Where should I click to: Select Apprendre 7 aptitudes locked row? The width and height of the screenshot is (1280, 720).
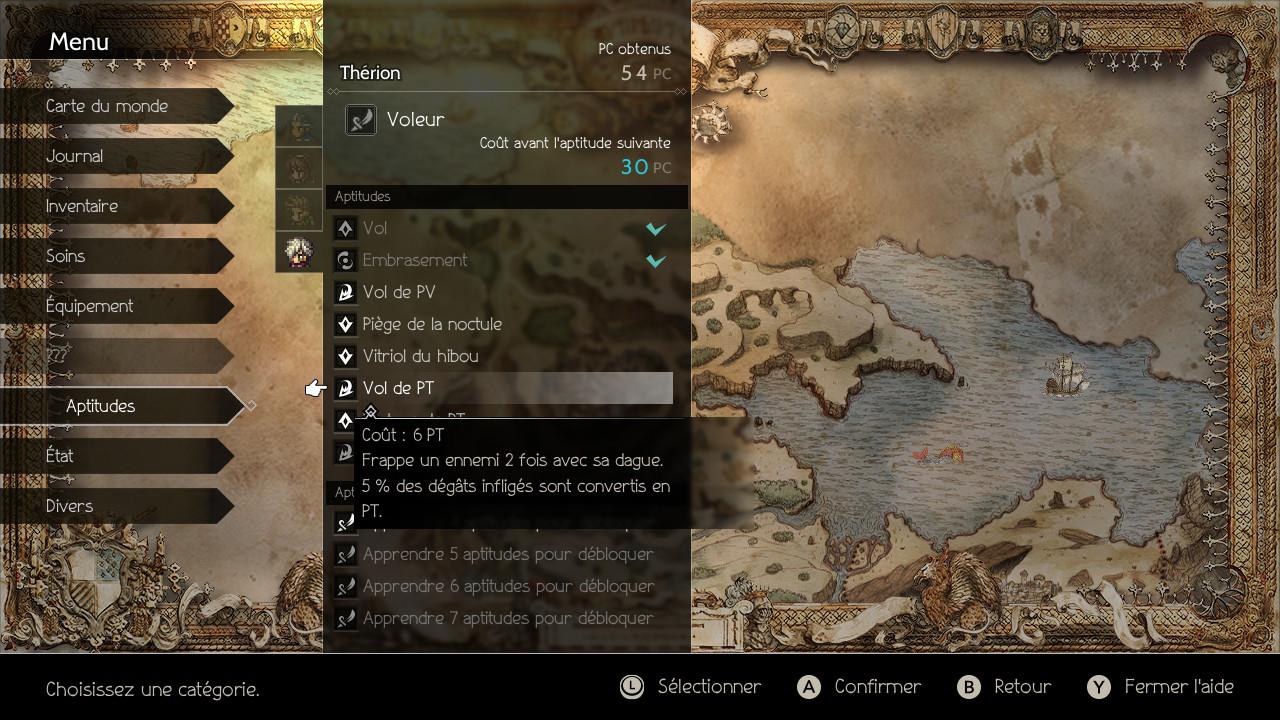[507, 618]
